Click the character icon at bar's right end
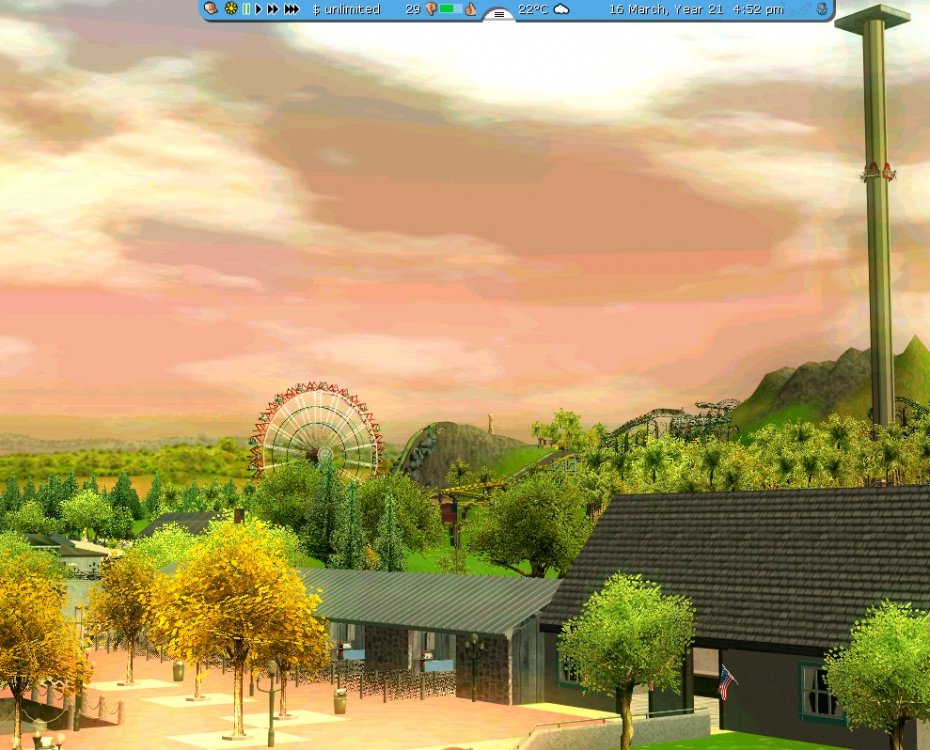The width and height of the screenshot is (930, 750). [x=822, y=9]
